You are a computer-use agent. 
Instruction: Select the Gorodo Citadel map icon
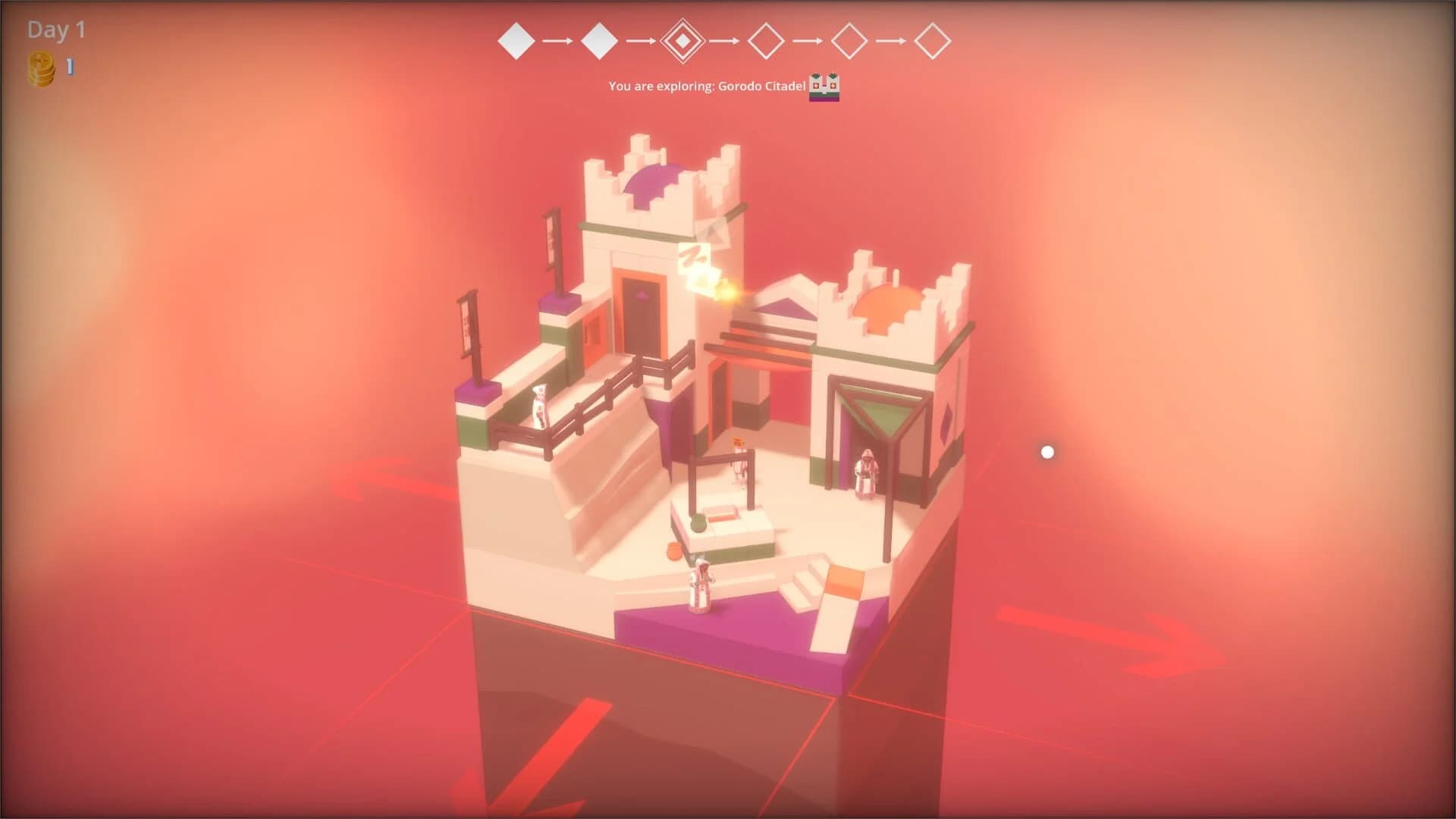tap(826, 86)
